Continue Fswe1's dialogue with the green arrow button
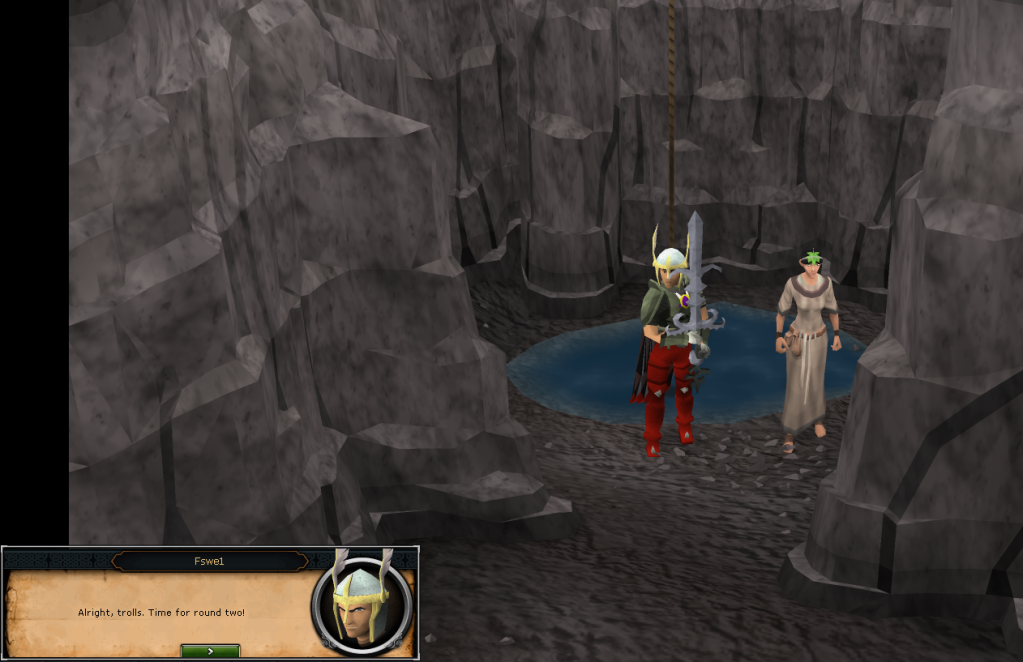This screenshot has height=662, width=1023. click(x=210, y=651)
